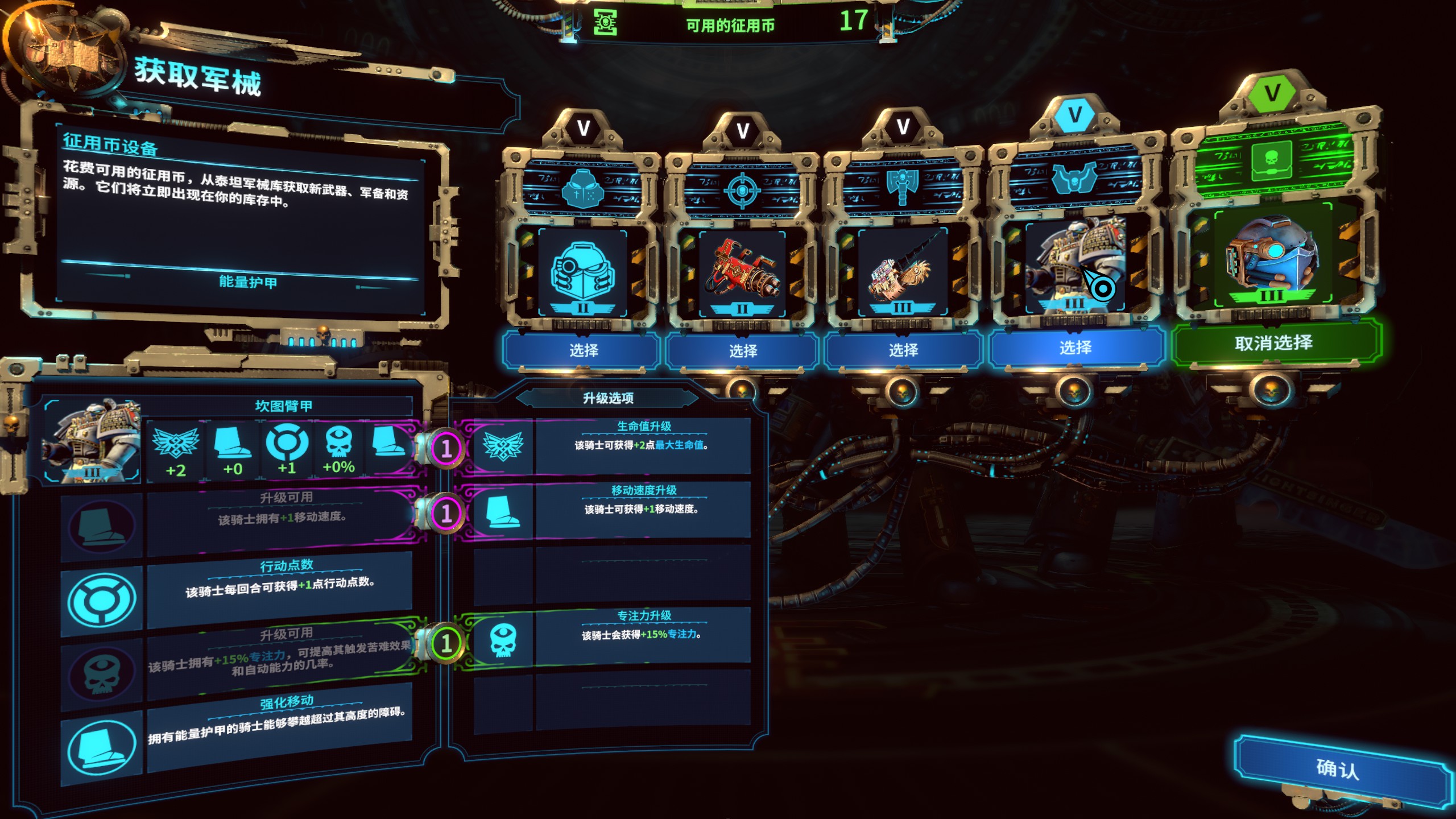The height and width of the screenshot is (819, 1456).
Task: Click the skull focus stat icon
Action: coord(338,444)
